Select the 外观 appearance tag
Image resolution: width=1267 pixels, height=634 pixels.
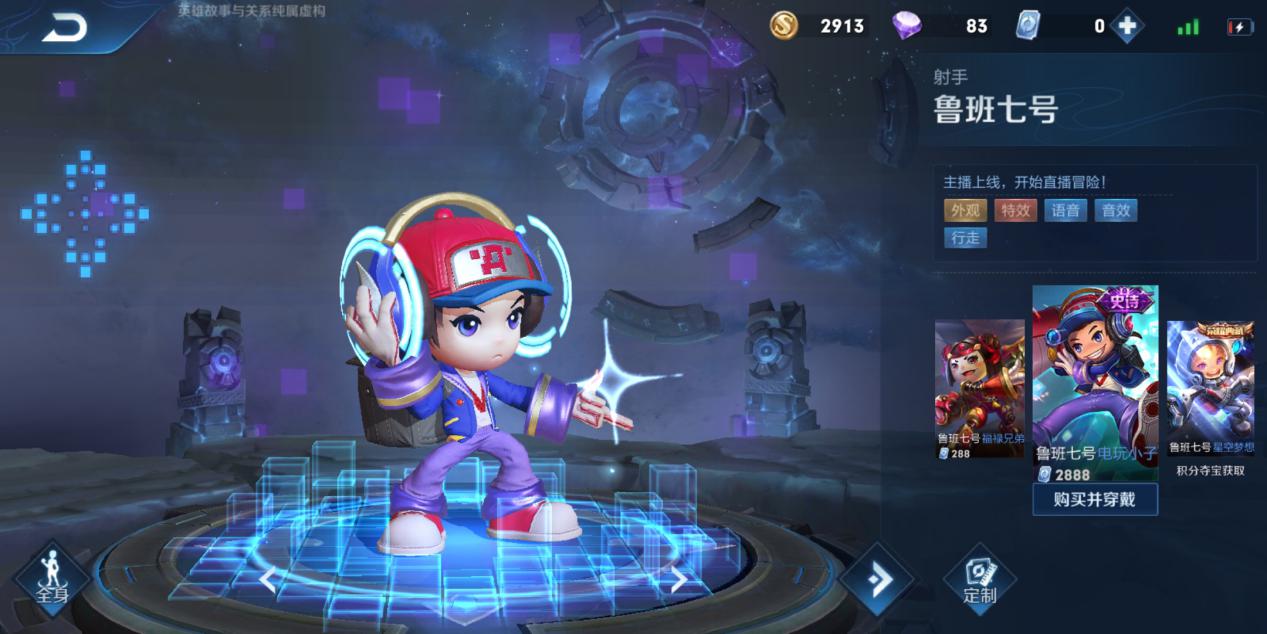[965, 210]
